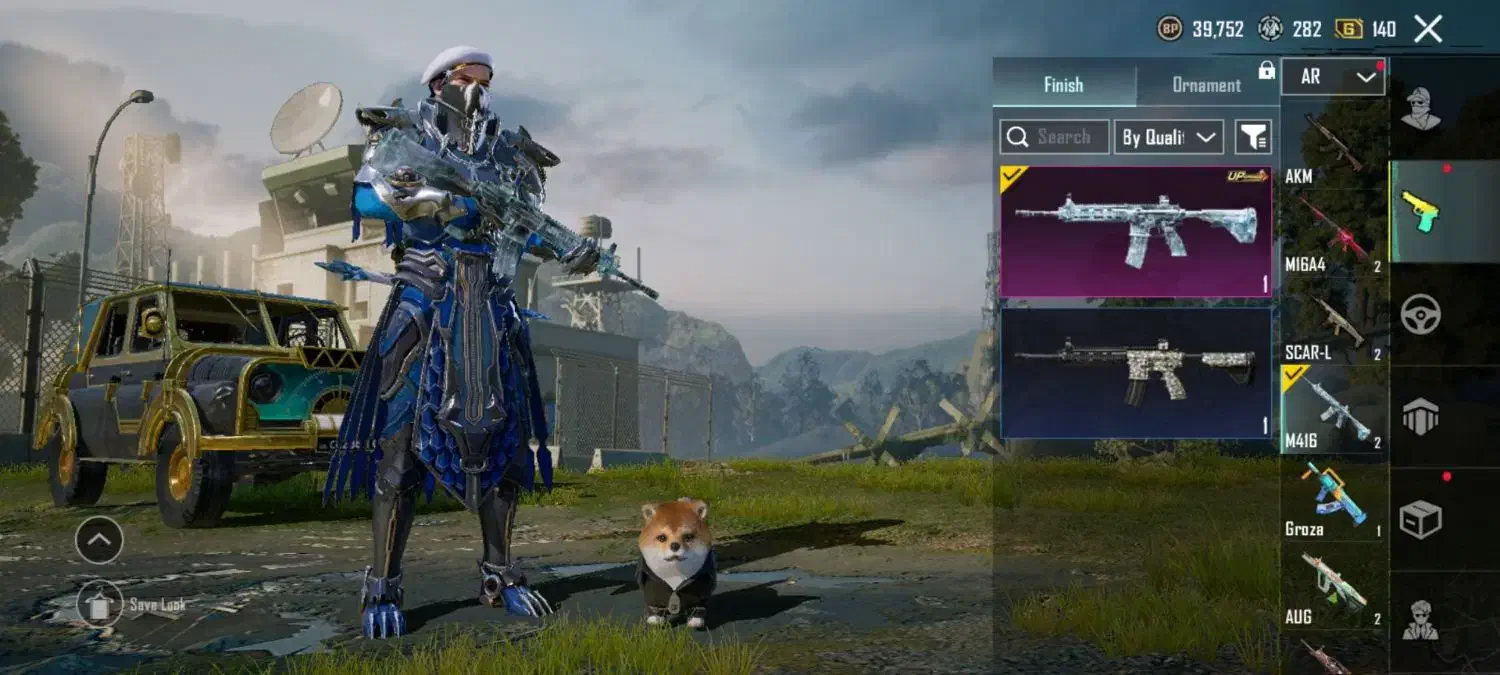
Task: Open the Groza weapon entry
Action: point(1333,498)
